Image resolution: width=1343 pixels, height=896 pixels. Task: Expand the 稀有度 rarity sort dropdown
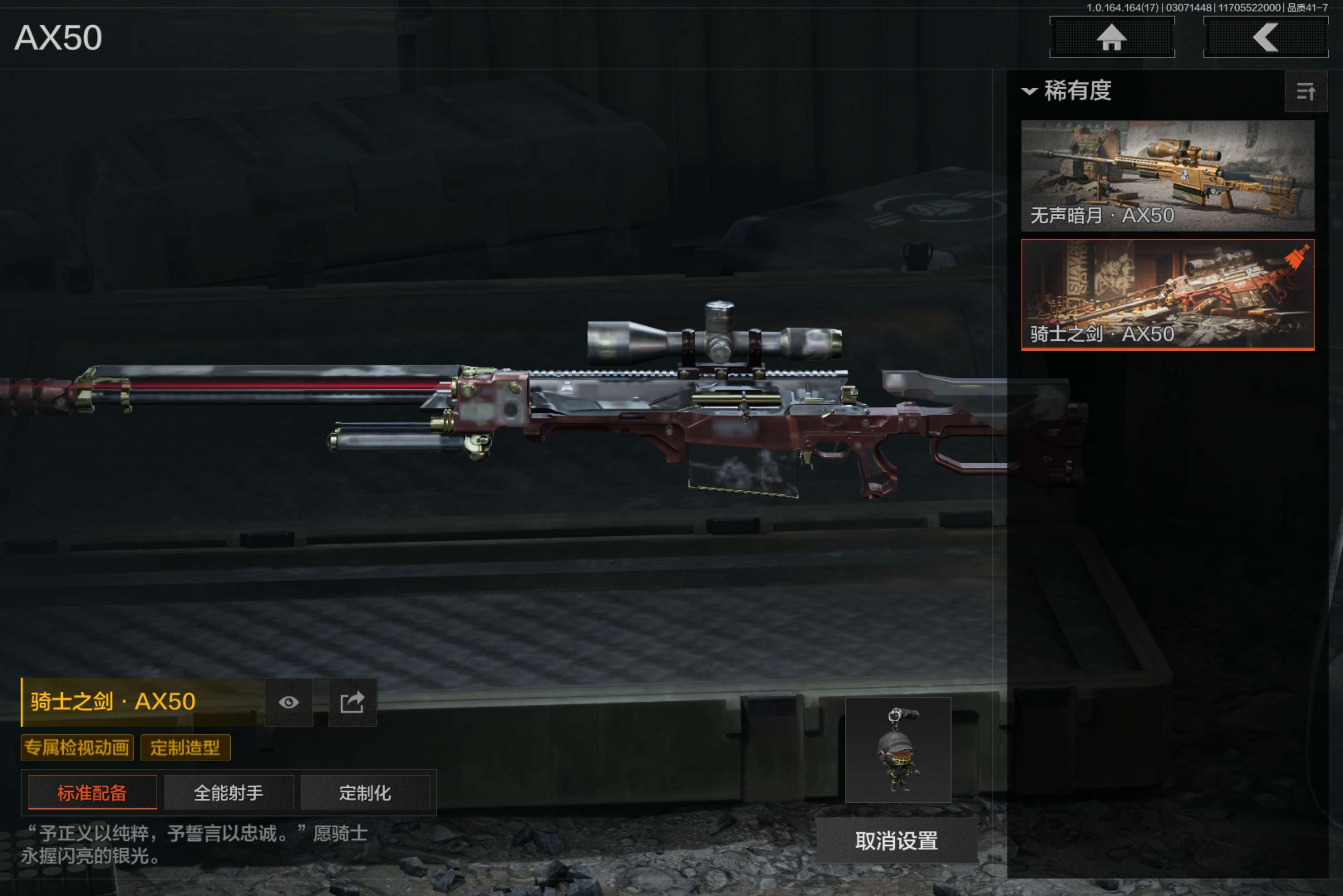click(1067, 91)
